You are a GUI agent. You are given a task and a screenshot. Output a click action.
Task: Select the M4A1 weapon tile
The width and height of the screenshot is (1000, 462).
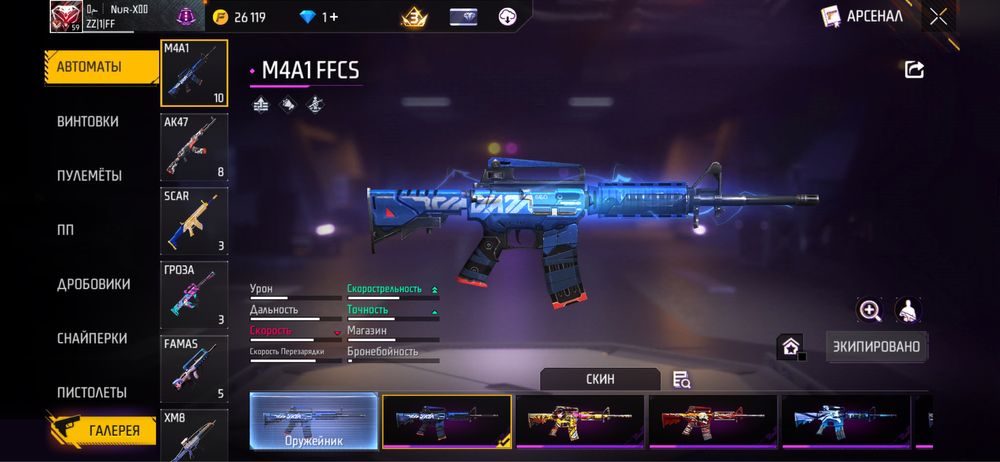(x=194, y=73)
